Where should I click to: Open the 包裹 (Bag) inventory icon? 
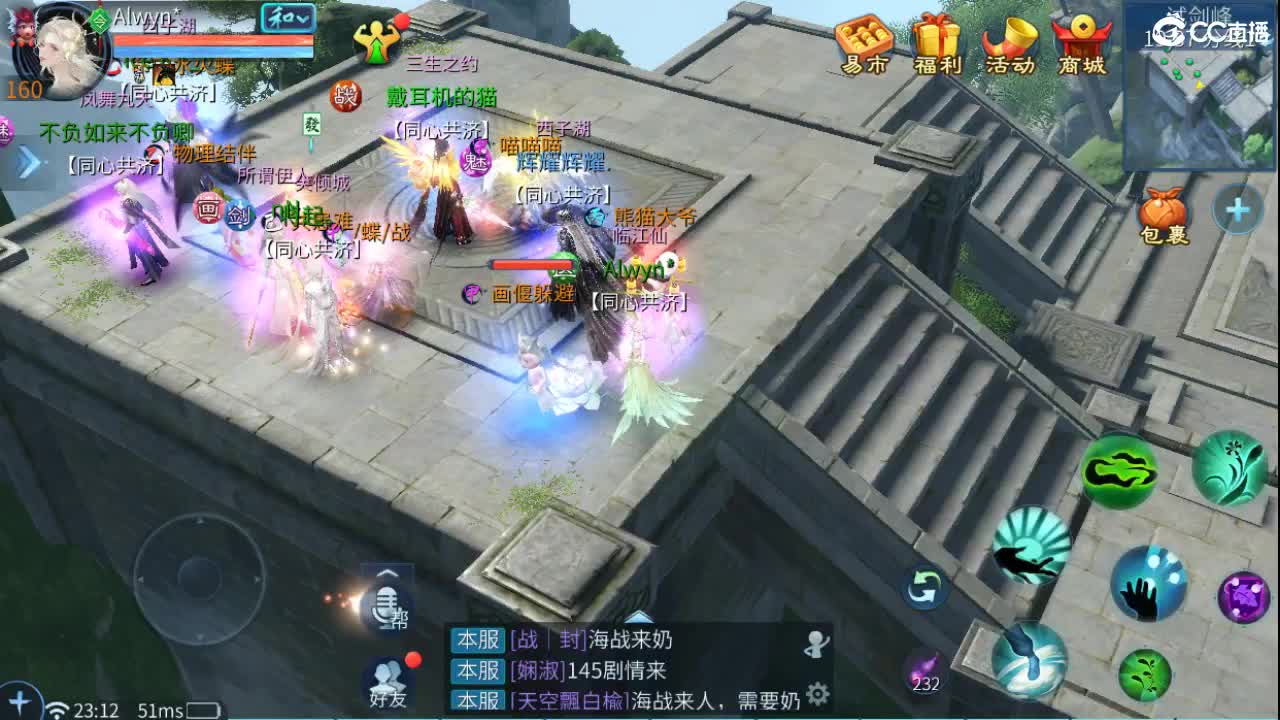[1163, 207]
